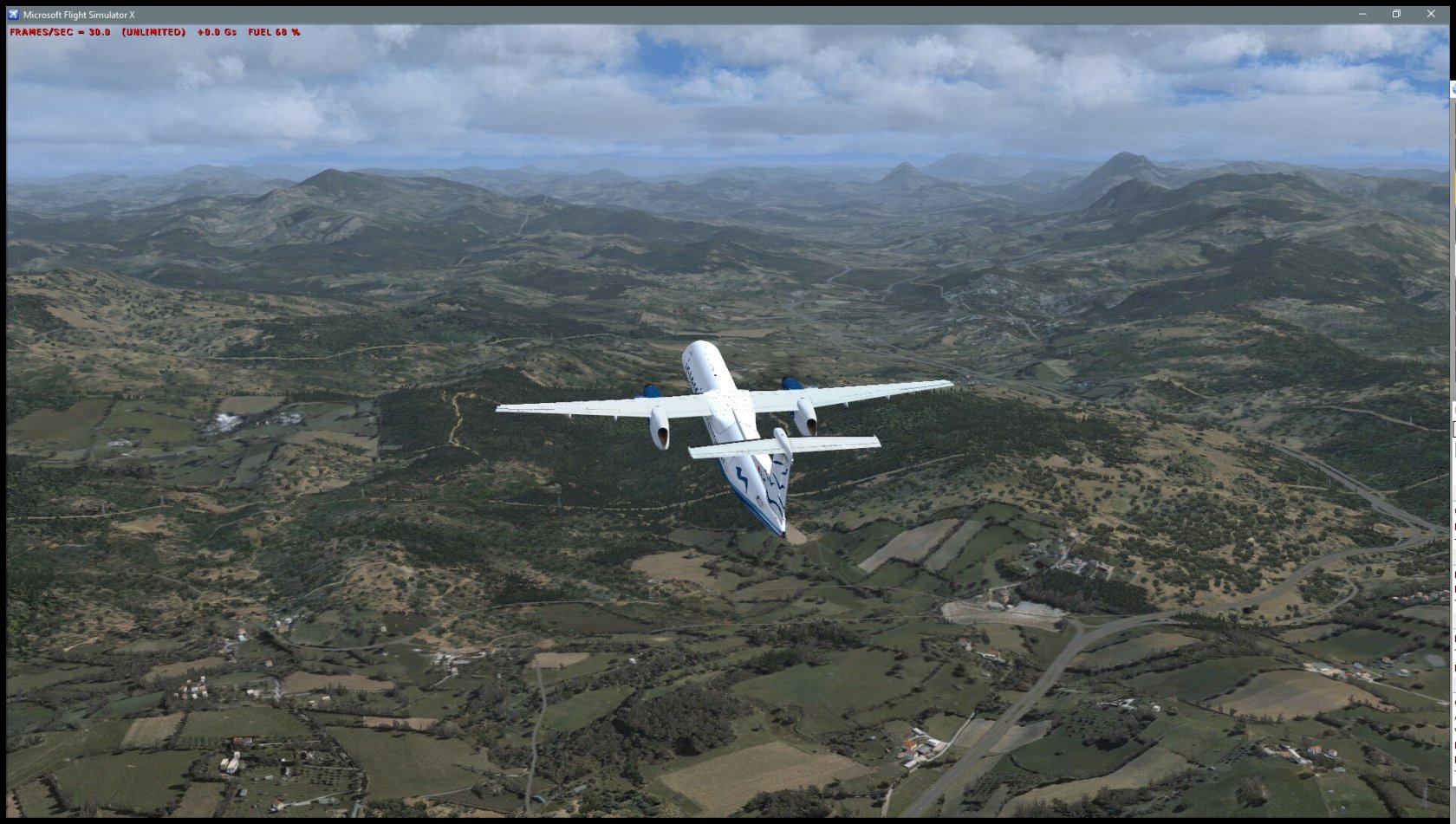1456x824 pixels.
Task: Close the Flight Simulator X window
Action: [1431, 14]
